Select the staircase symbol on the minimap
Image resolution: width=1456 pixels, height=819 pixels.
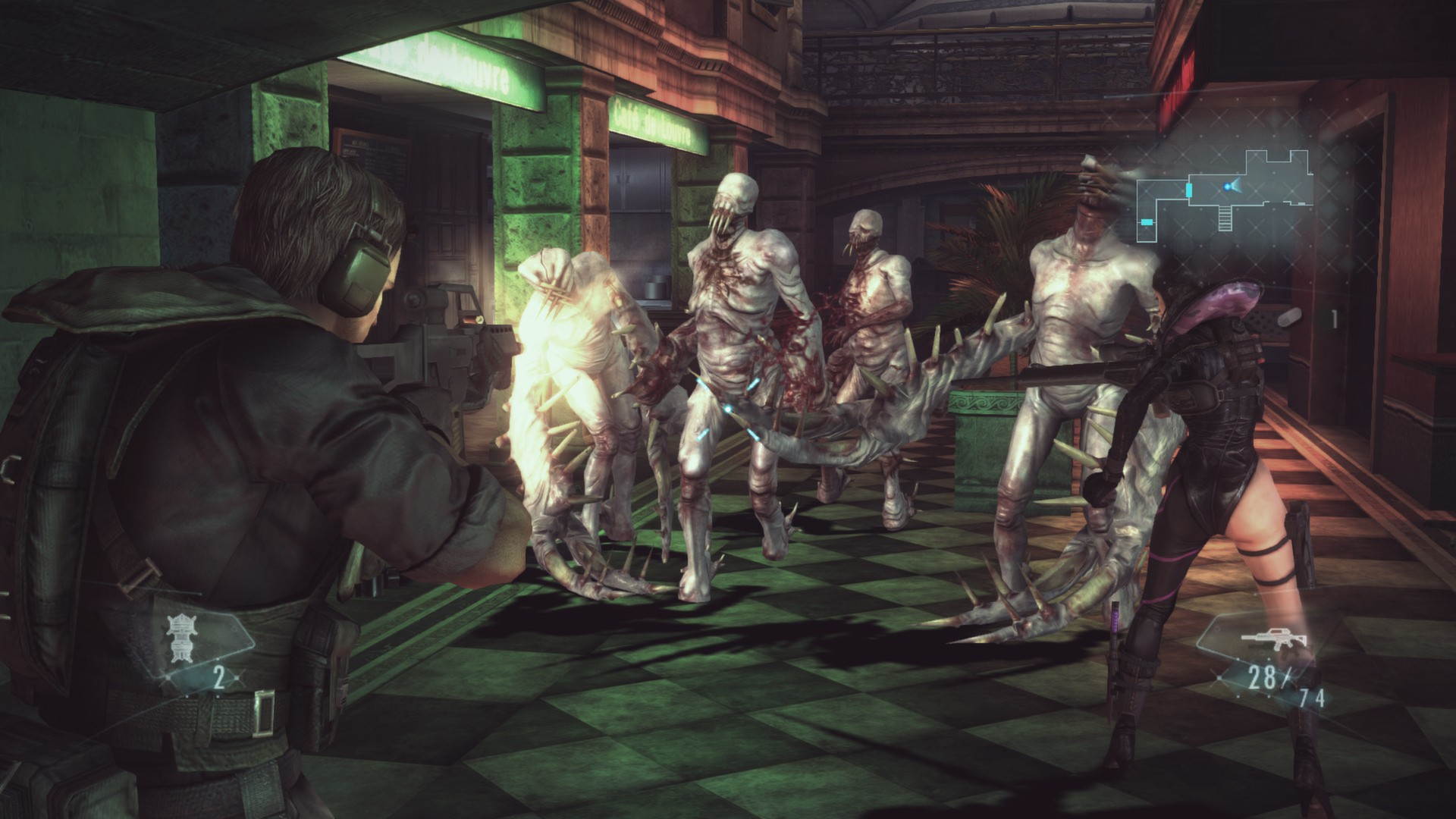1224,218
